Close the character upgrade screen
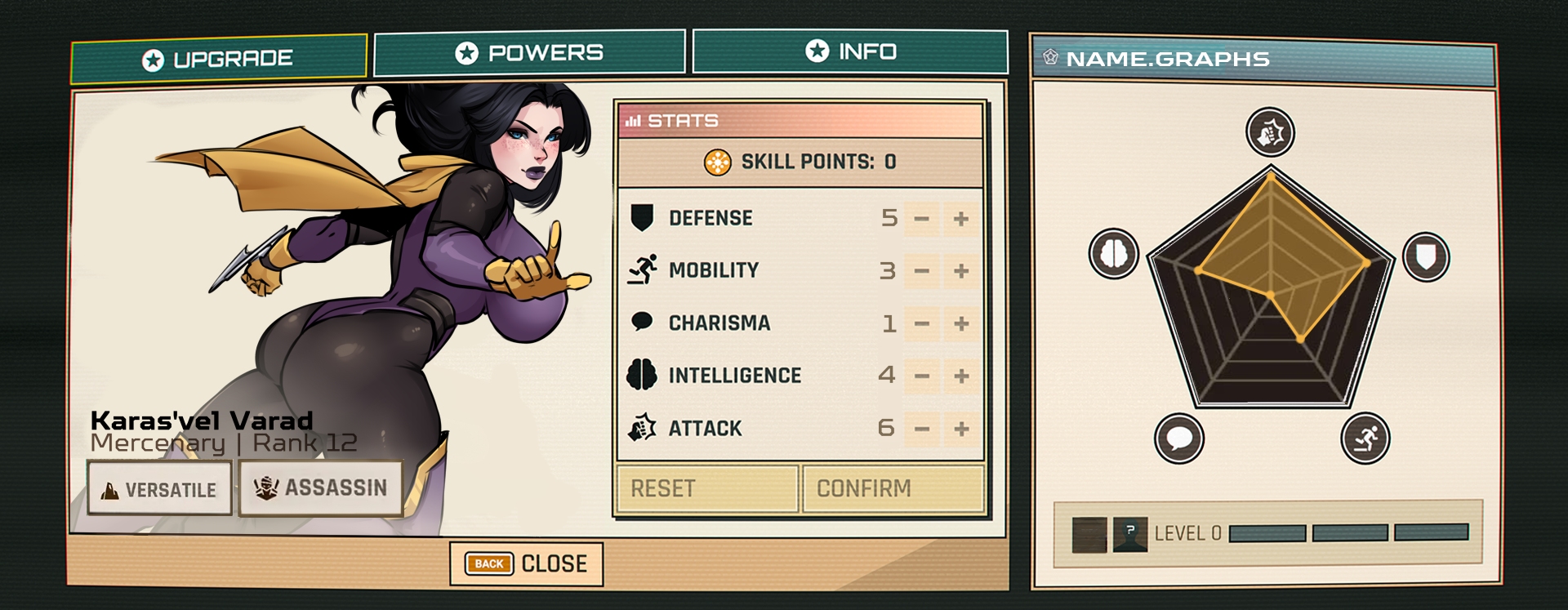The width and height of the screenshot is (1568, 610). click(x=527, y=563)
